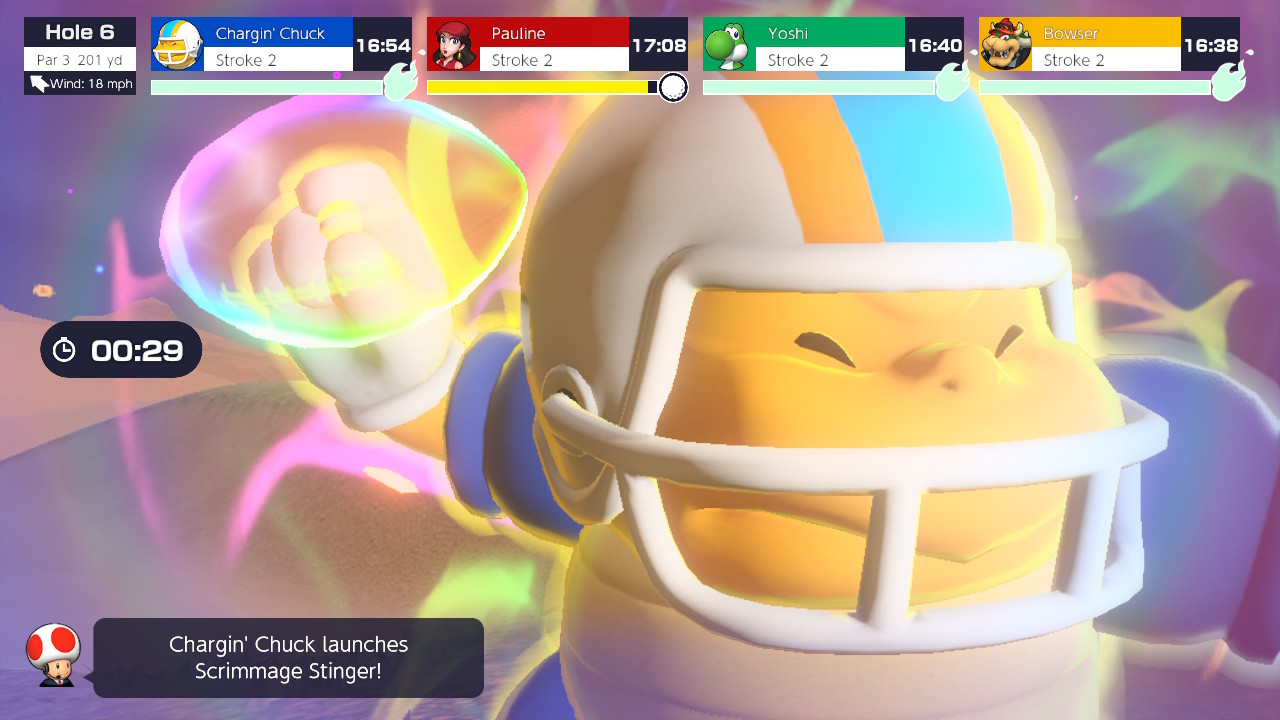This screenshot has height=720, width=1280.
Task: Click Pauline's time display 17:08
Action: (x=661, y=45)
